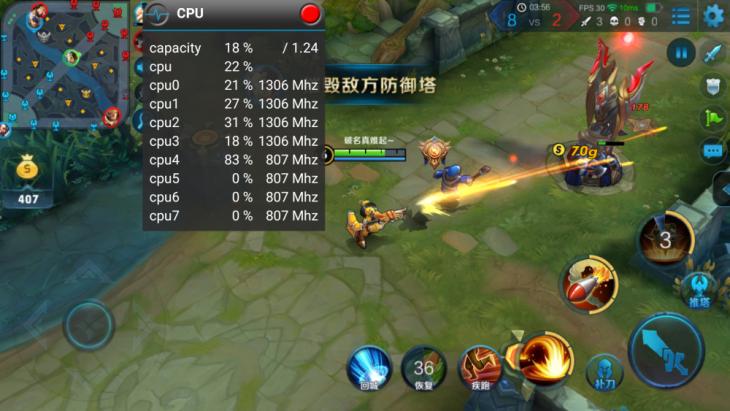Activate the 推塔 tower attack button
Image resolution: width=730 pixels, height=411 pixels.
click(699, 290)
